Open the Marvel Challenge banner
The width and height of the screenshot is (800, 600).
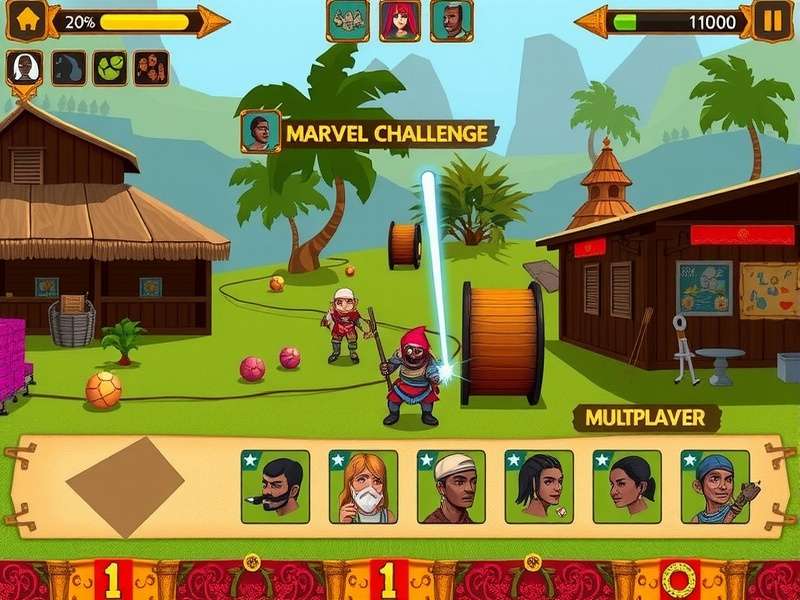(x=386, y=133)
